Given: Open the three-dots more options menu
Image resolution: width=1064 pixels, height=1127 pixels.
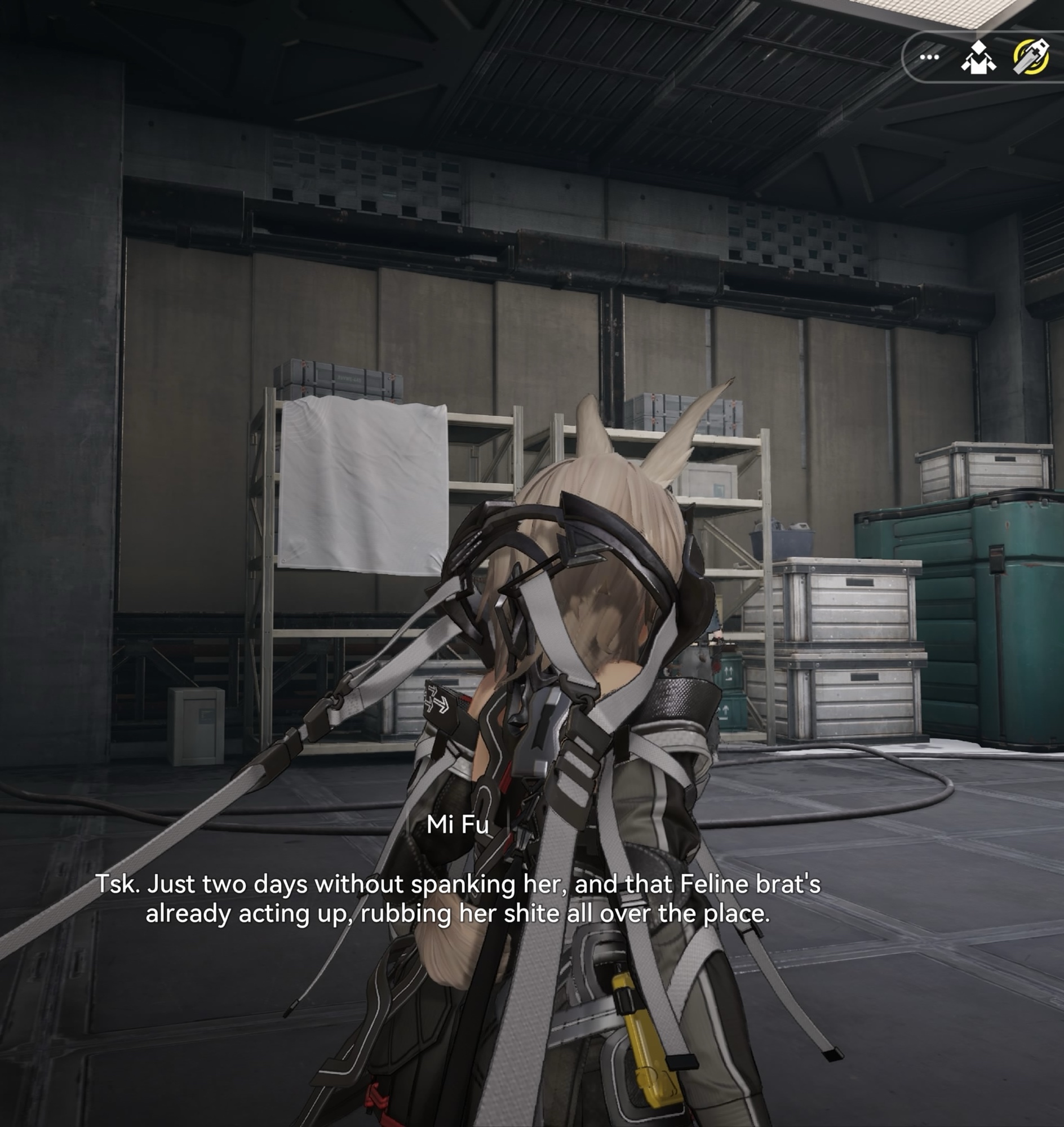Looking at the screenshot, I should (929, 57).
